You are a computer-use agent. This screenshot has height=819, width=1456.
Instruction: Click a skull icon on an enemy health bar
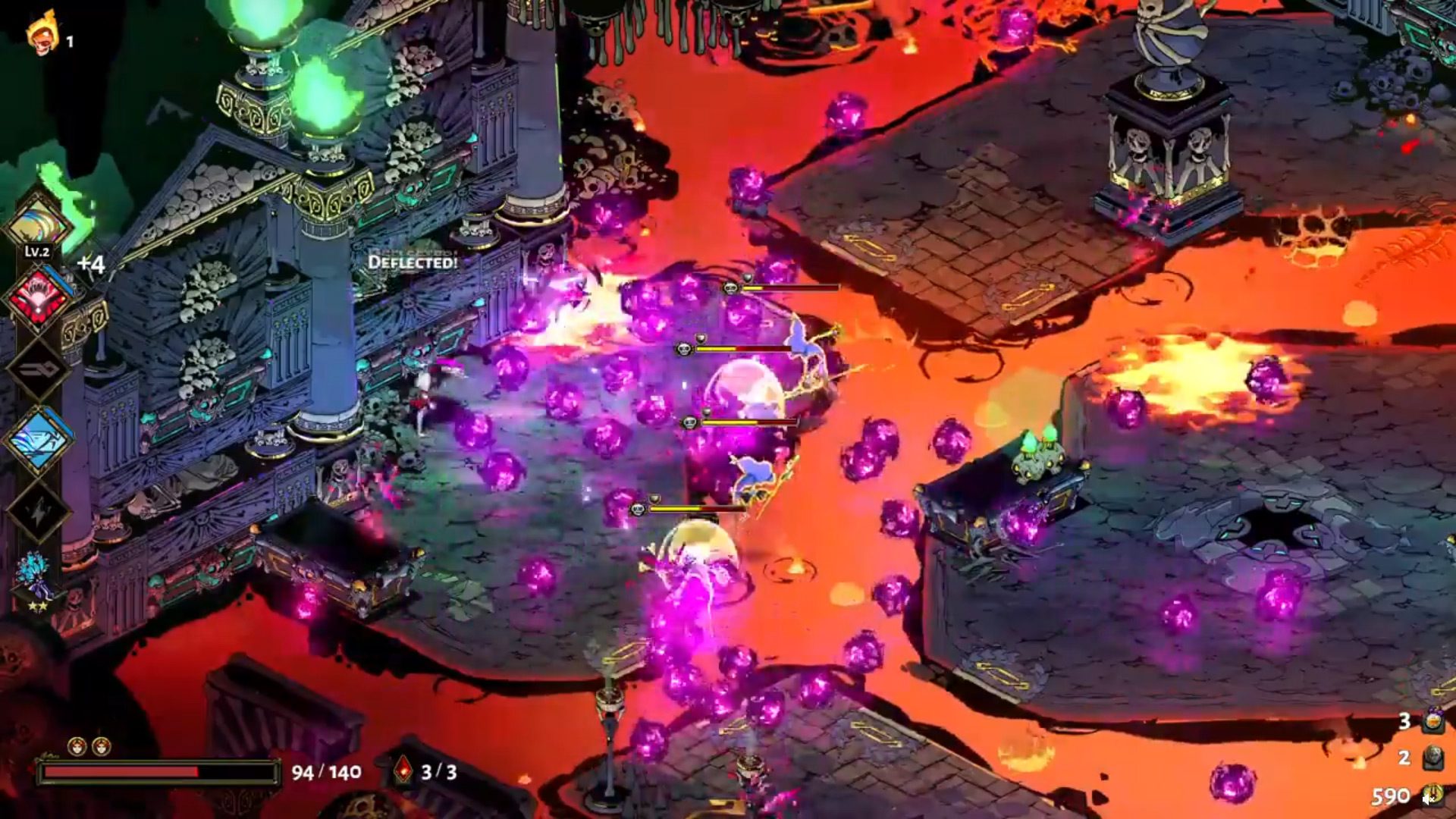[730, 288]
